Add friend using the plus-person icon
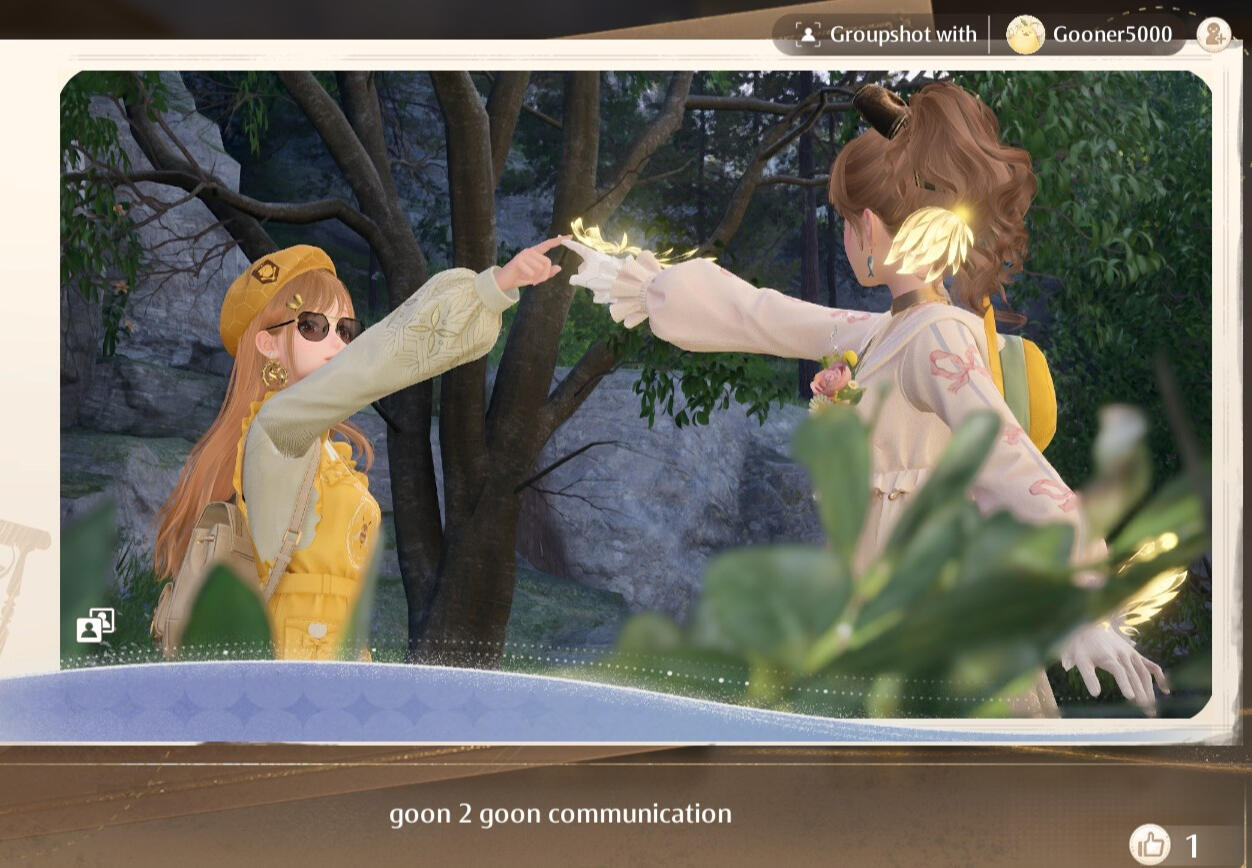 (1214, 35)
